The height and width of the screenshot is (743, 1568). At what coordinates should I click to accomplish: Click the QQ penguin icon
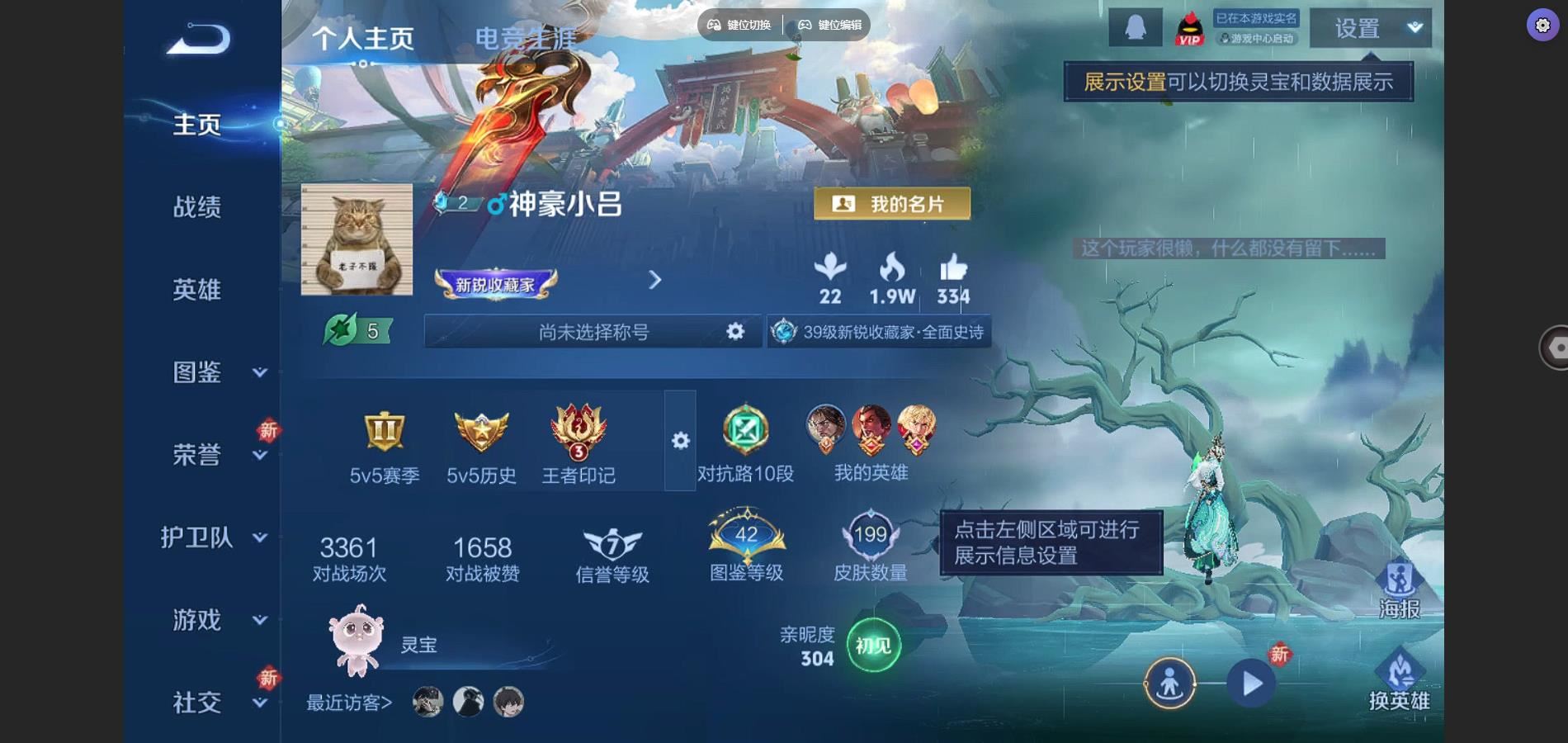coord(1134,26)
